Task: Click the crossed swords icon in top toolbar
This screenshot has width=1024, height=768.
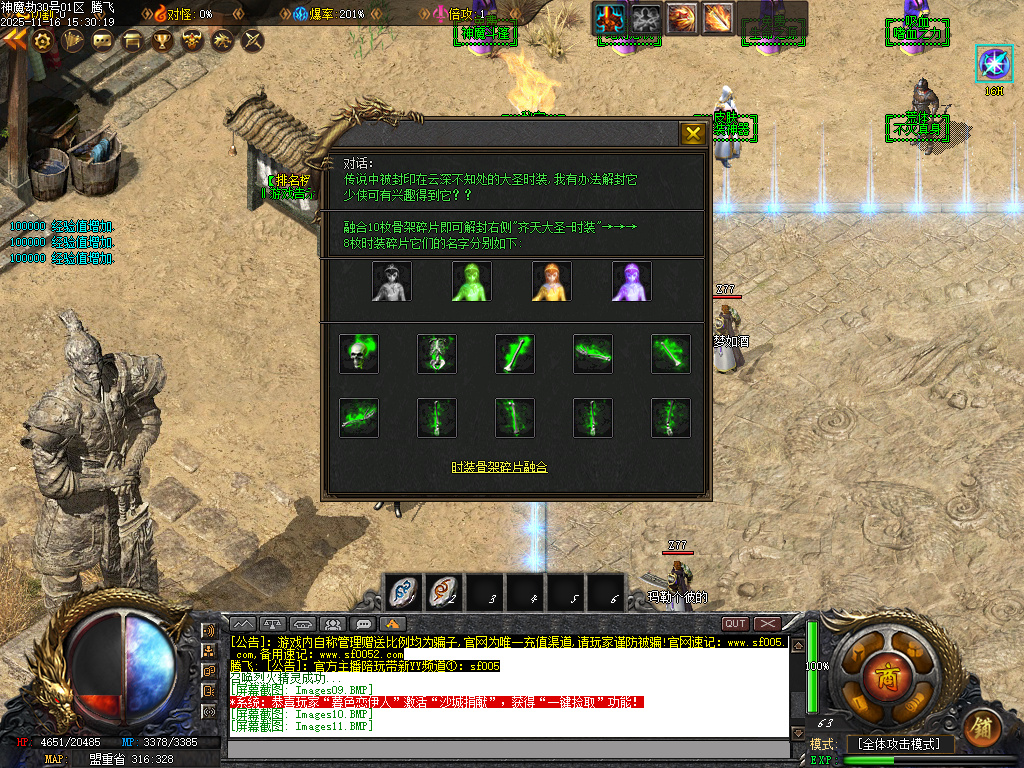Action: (x=253, y=41)
